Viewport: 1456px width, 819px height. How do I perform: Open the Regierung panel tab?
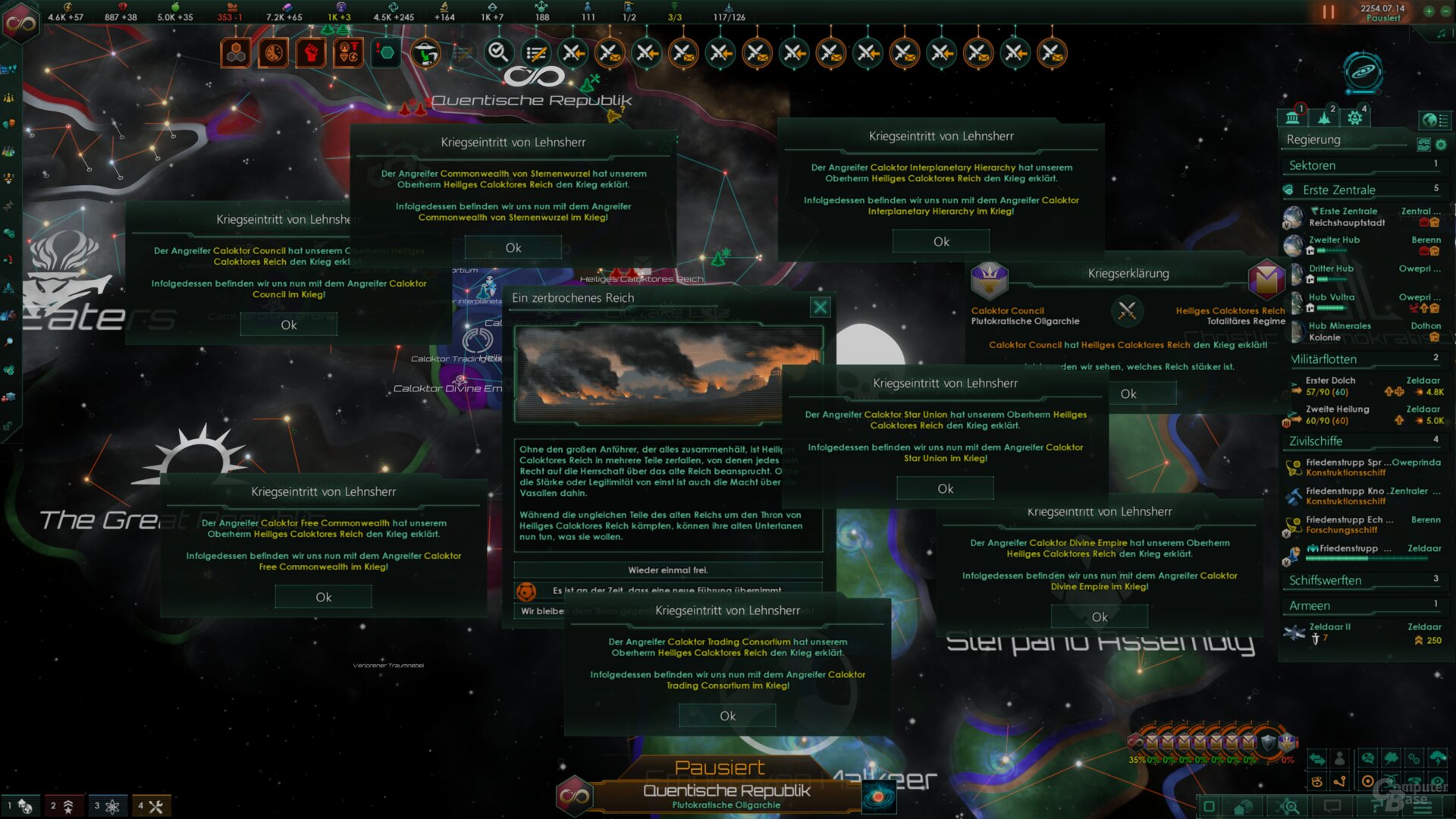click(x=1293, y=118)
